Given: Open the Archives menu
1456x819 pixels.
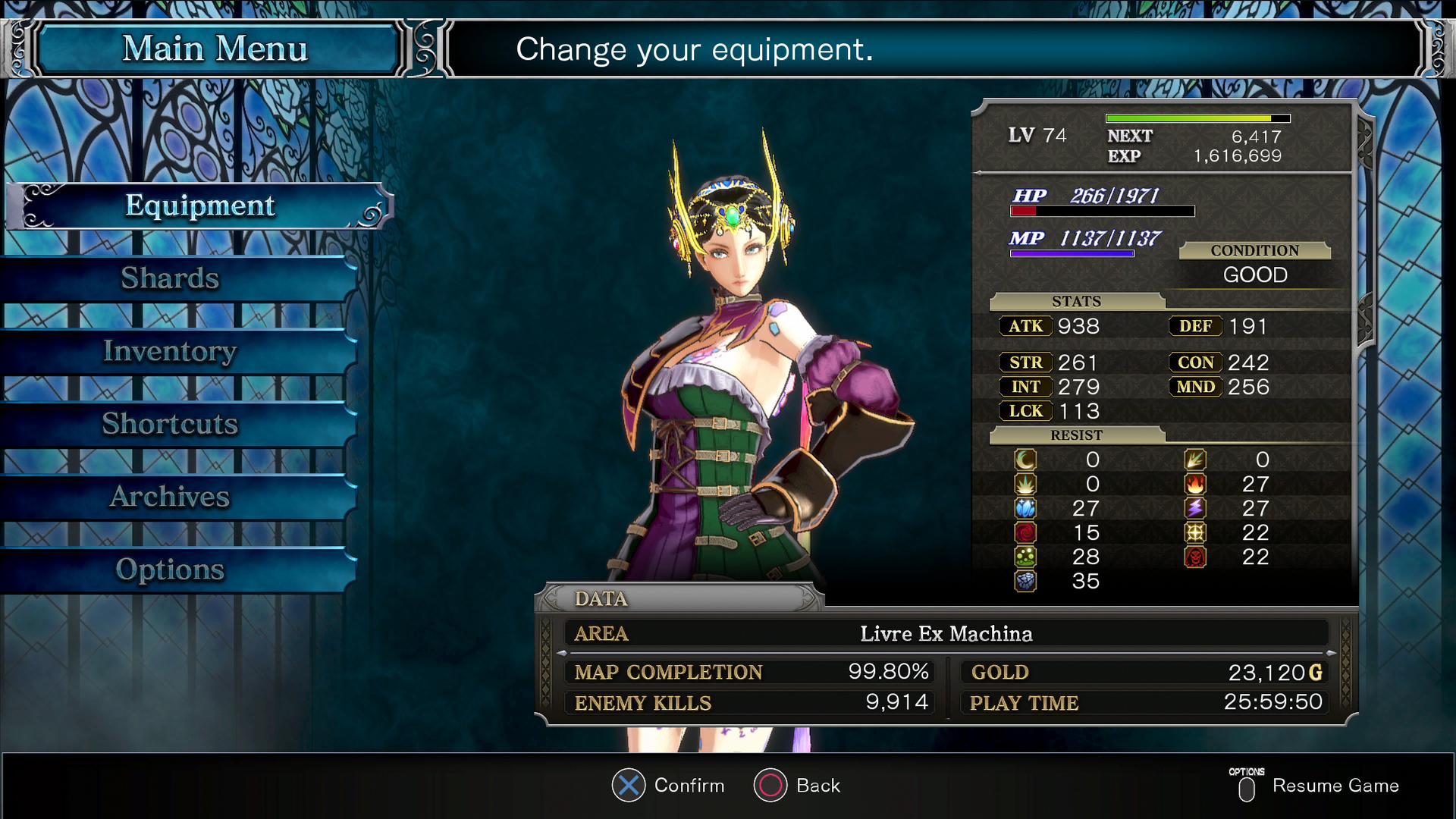Looking at the screenshot, I should 171,497.
